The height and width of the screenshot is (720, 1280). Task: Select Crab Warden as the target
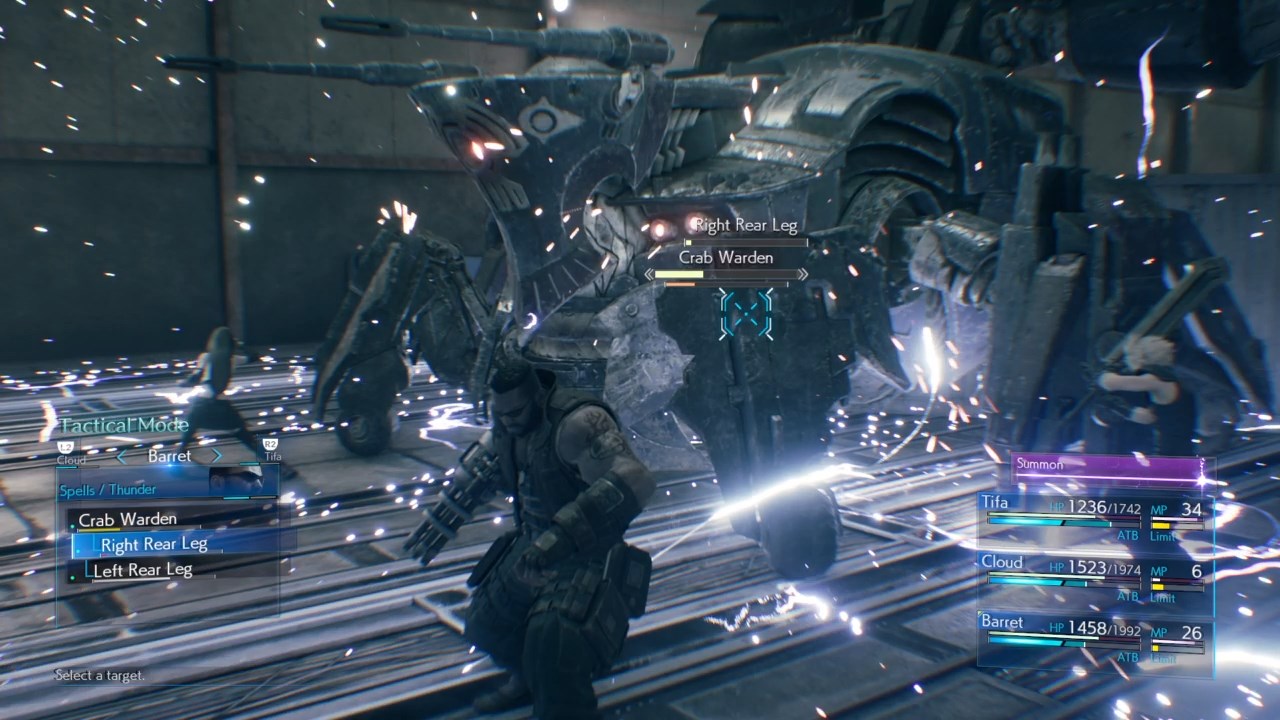pos(128,519)
